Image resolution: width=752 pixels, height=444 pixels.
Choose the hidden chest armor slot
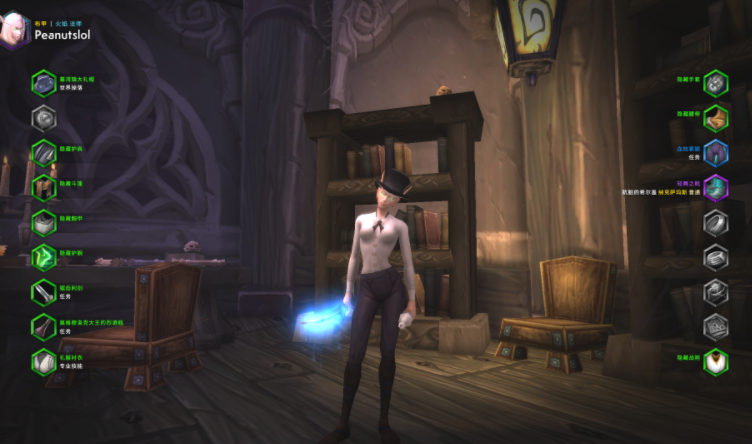(43, 223)
